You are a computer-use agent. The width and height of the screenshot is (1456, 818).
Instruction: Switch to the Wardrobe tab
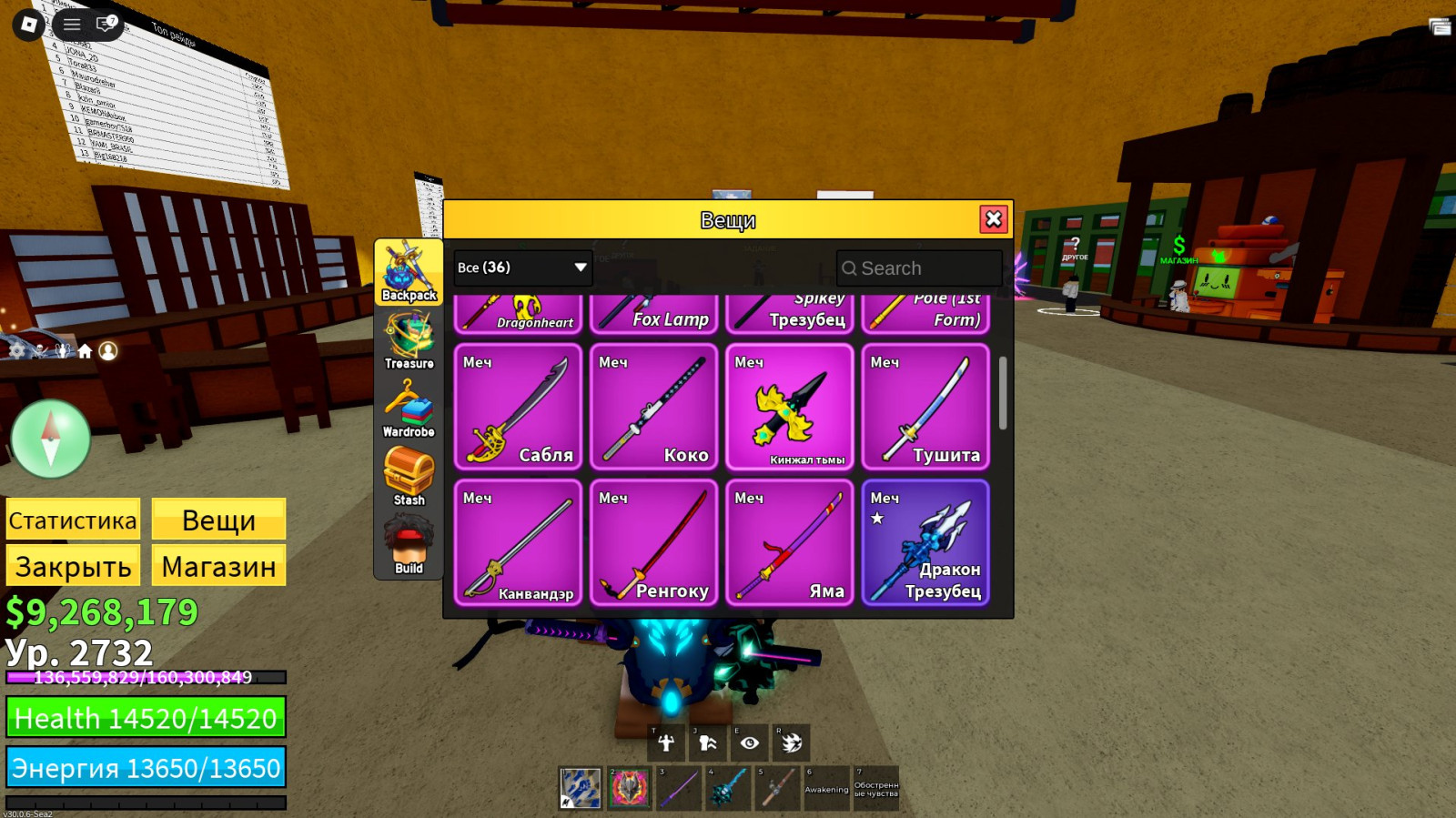409,409
